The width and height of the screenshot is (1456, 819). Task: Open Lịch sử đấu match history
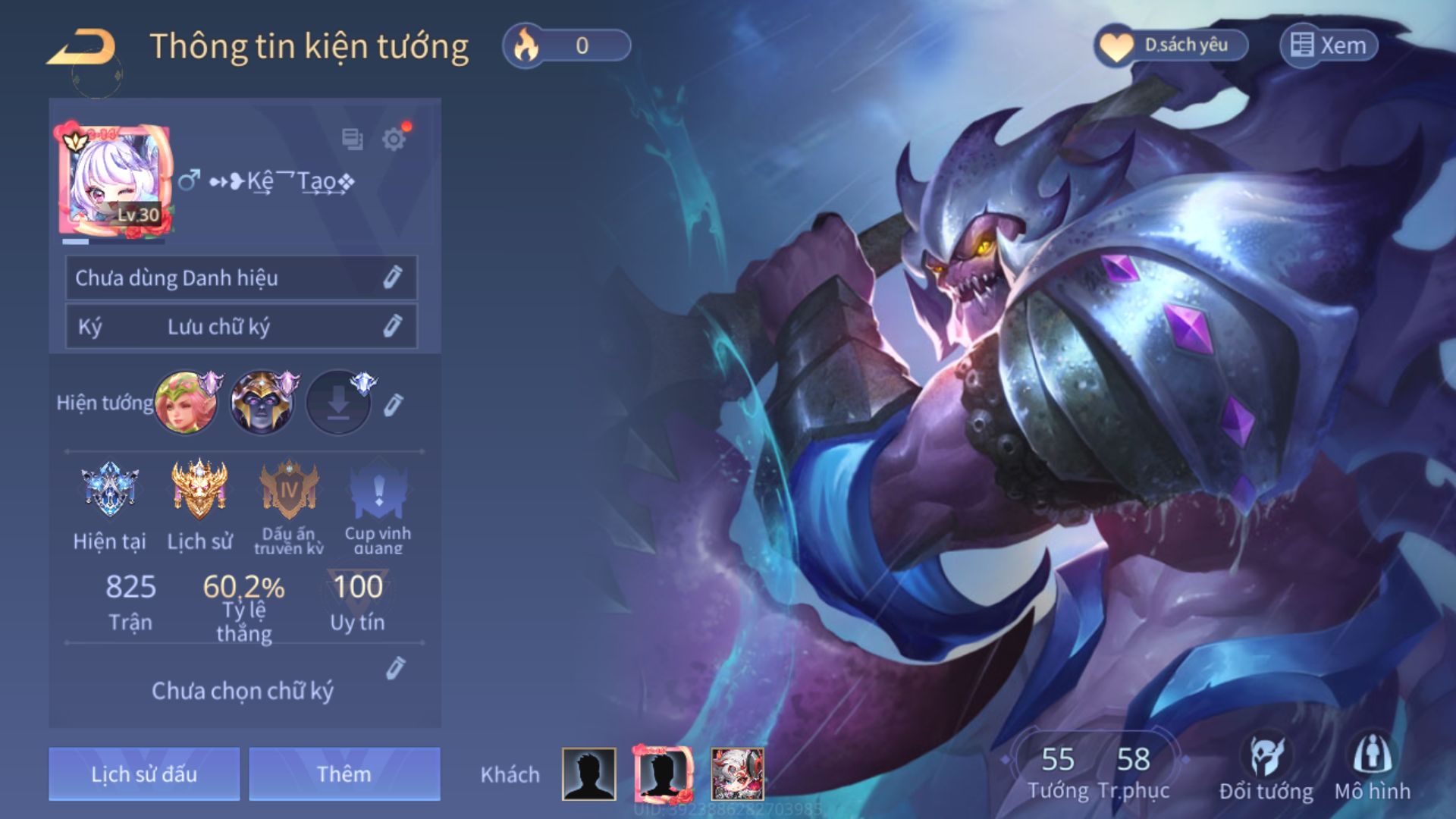144,773
